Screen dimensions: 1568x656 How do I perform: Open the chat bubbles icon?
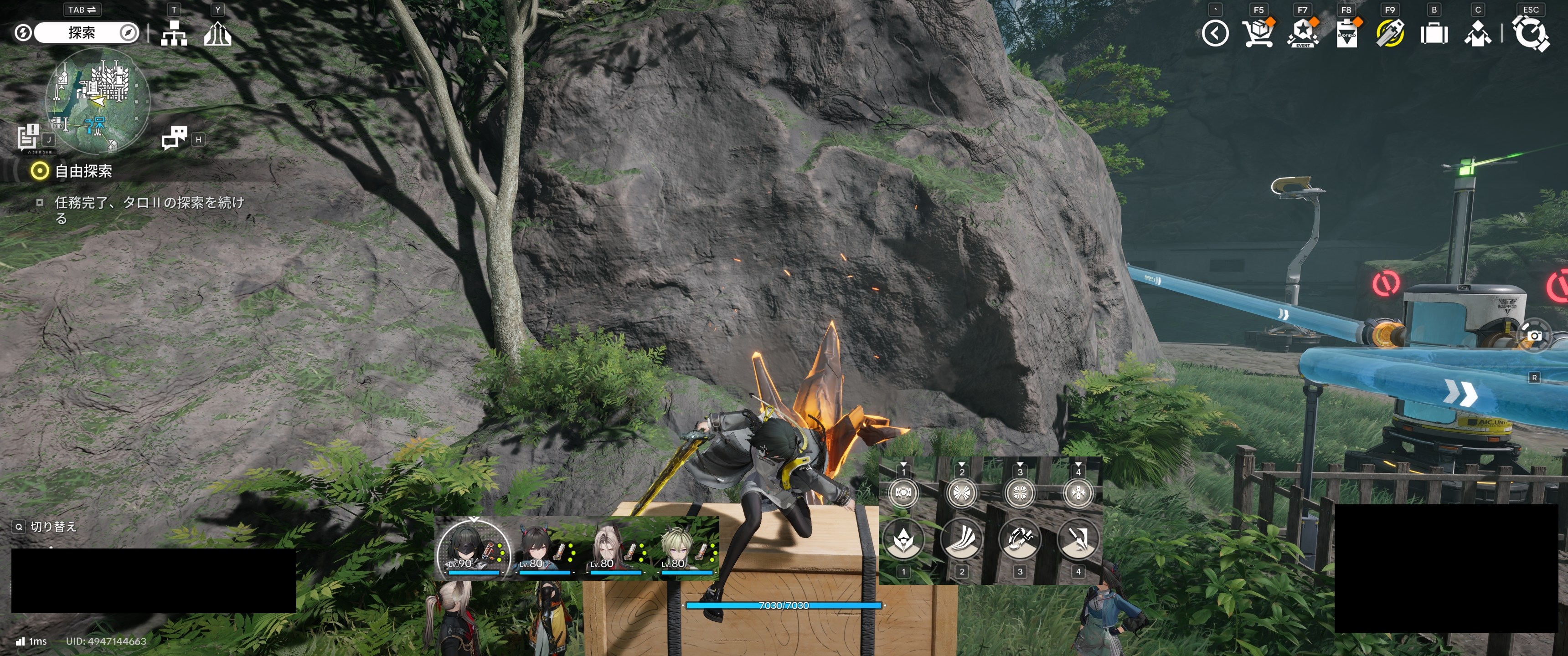[175, 138]
